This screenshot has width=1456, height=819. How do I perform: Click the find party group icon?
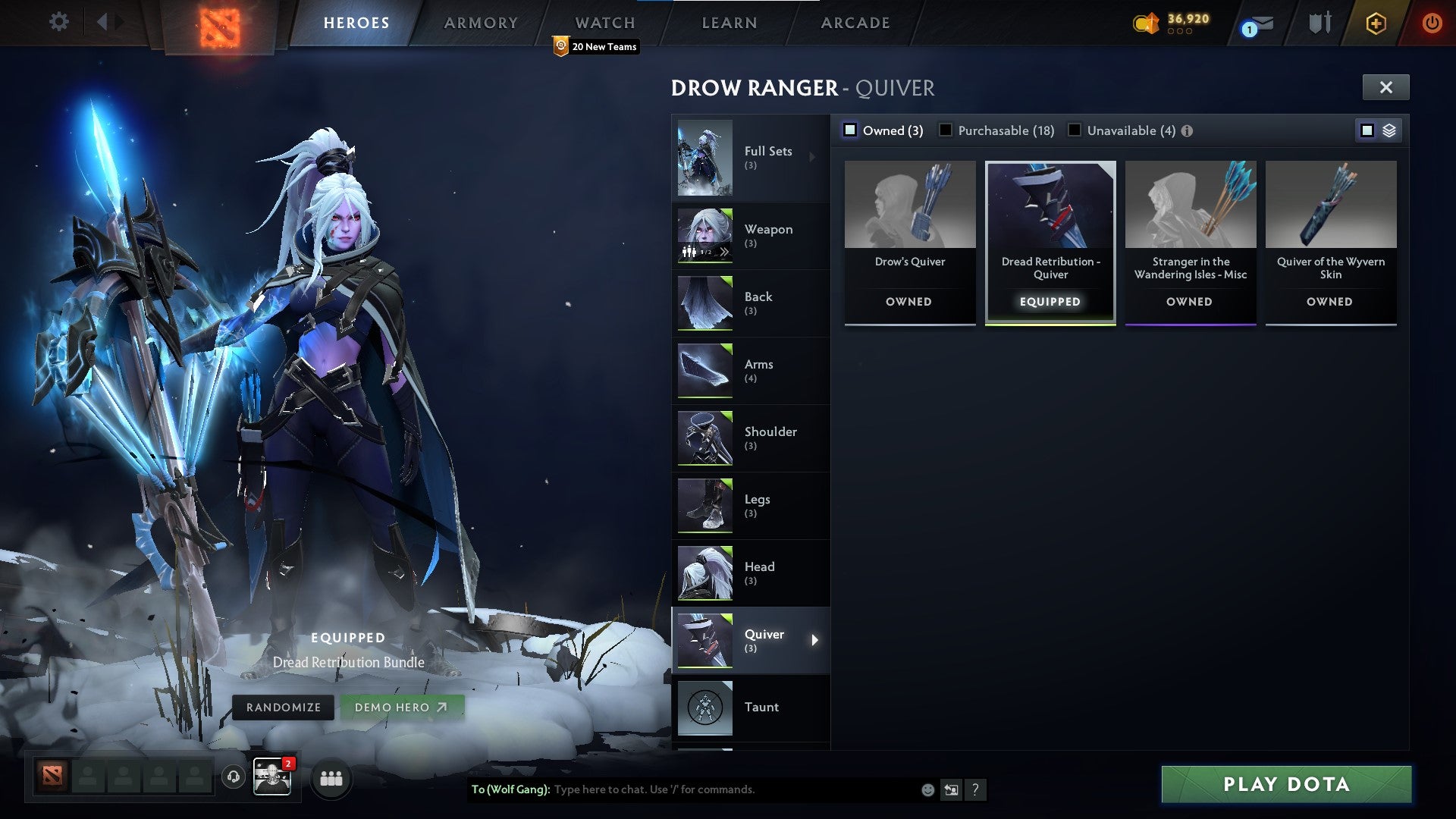tap(331, 777)
